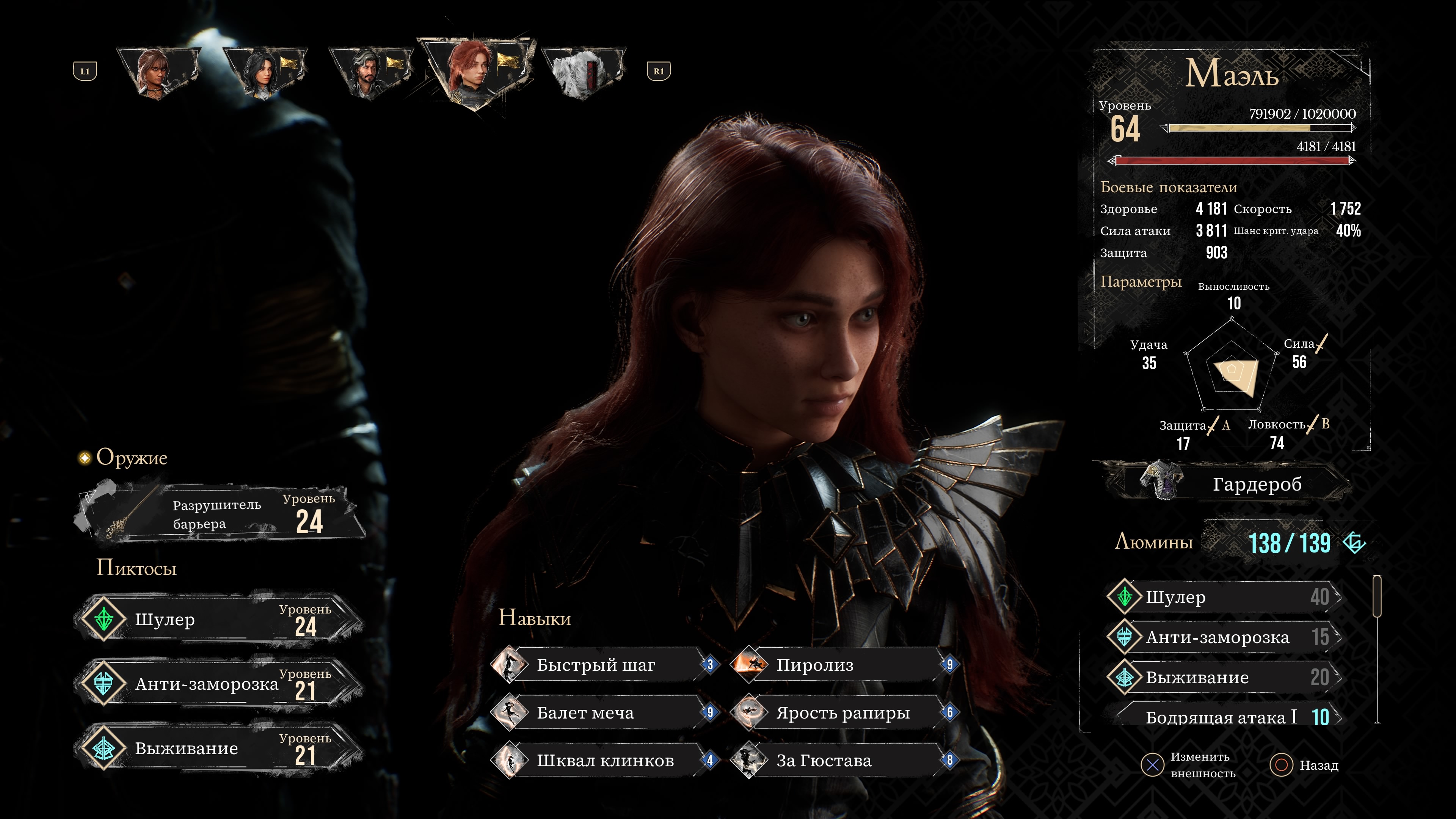Choose the Анти-заморозка lumina costing 15
The width and height of the screenshot is (1456, 819).
coord(1227,637)
